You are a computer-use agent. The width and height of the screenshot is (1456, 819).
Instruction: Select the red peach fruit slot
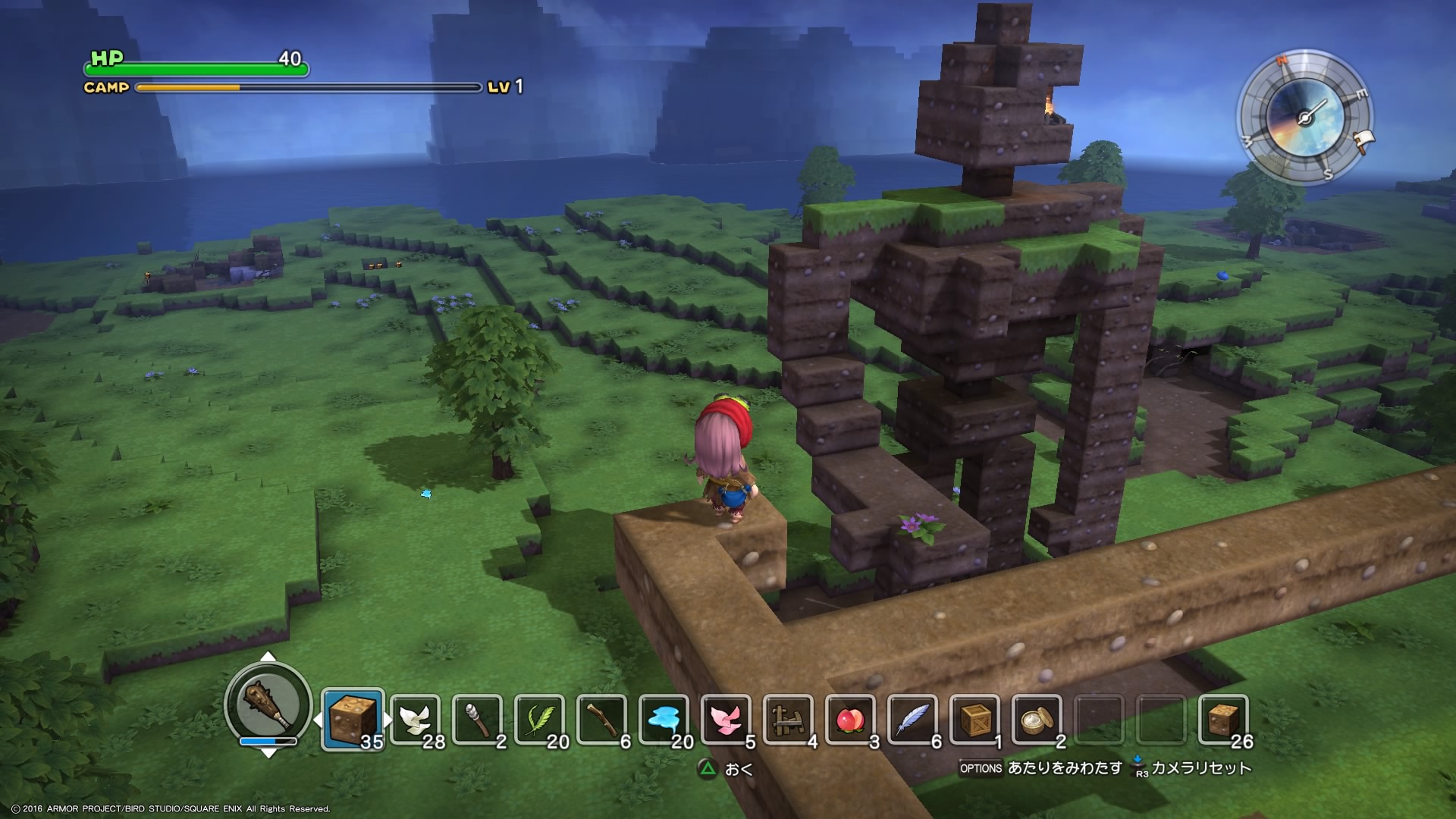[850, 719]
